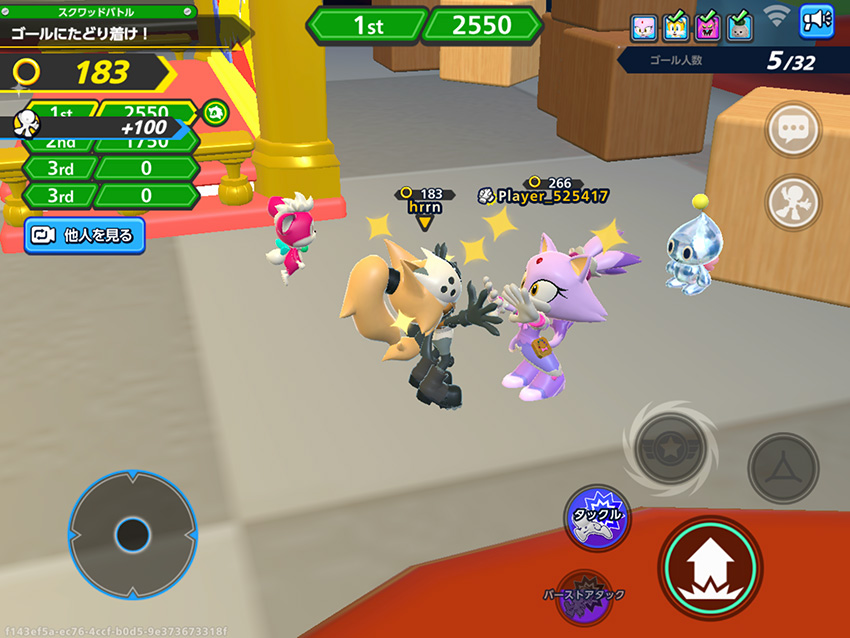Open the chat speech bubble button
The height and width of the screenshot is (638, 850).
[x=794, y=129]
